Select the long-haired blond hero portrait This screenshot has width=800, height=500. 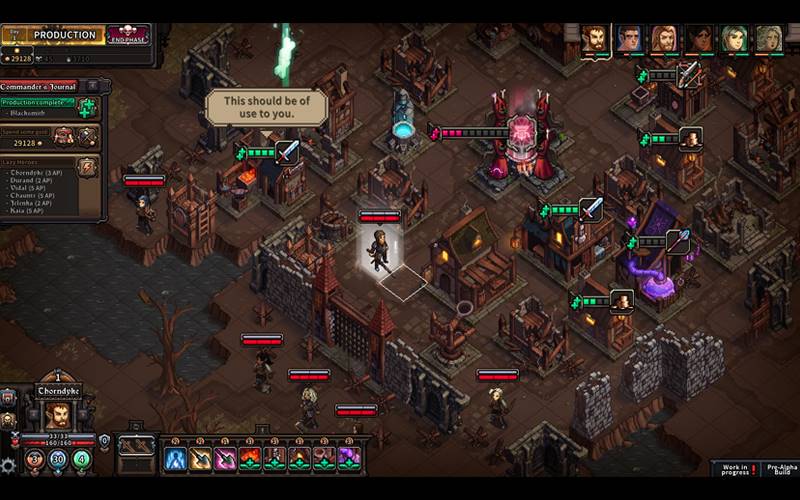[664, 39]
